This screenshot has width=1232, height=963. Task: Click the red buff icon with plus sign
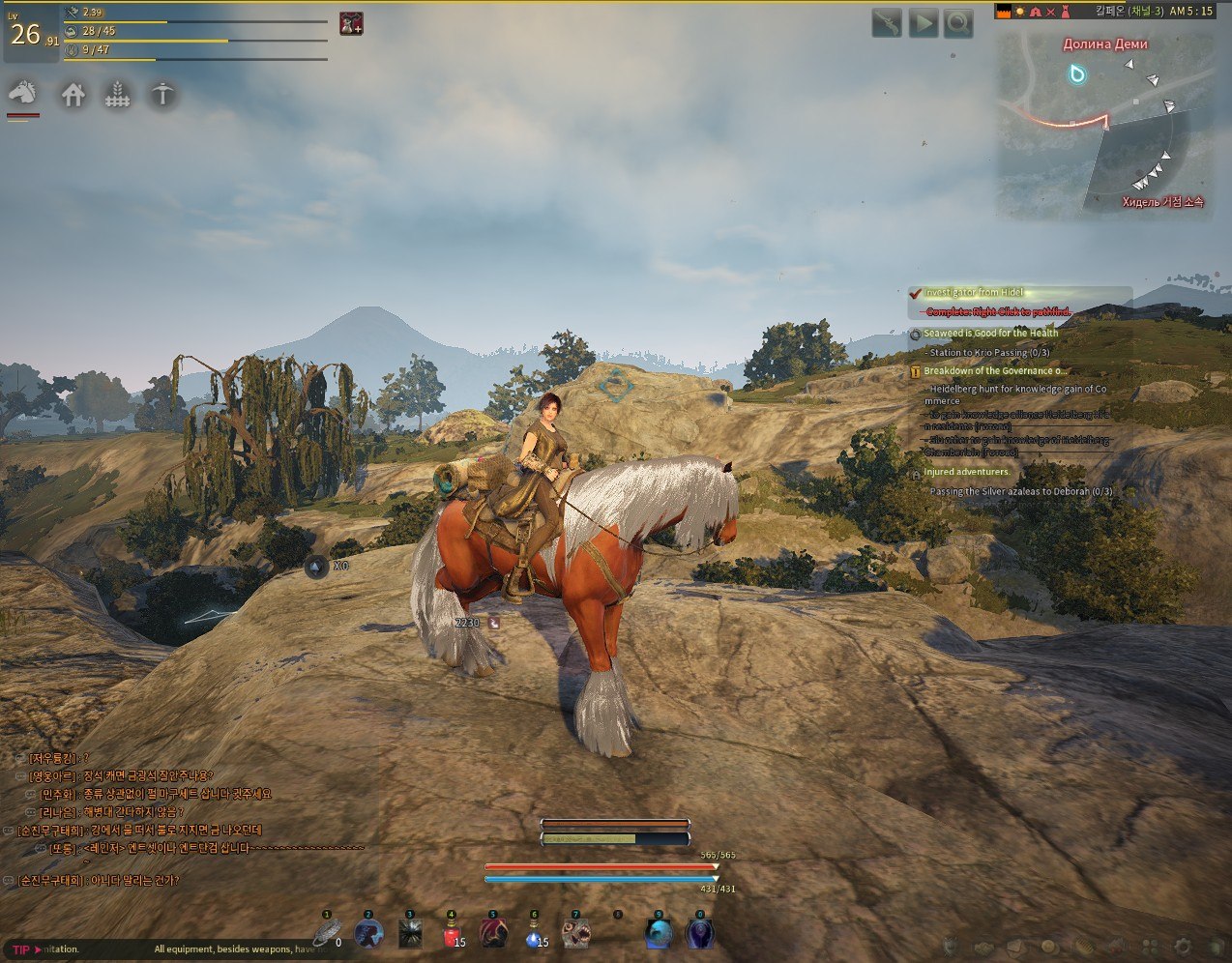[351, 24]
